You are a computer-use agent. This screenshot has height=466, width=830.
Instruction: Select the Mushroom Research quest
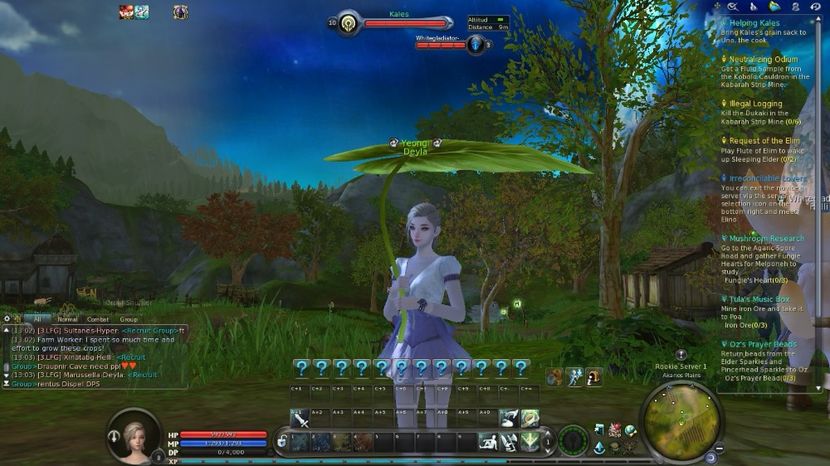[x=766, y=239]
